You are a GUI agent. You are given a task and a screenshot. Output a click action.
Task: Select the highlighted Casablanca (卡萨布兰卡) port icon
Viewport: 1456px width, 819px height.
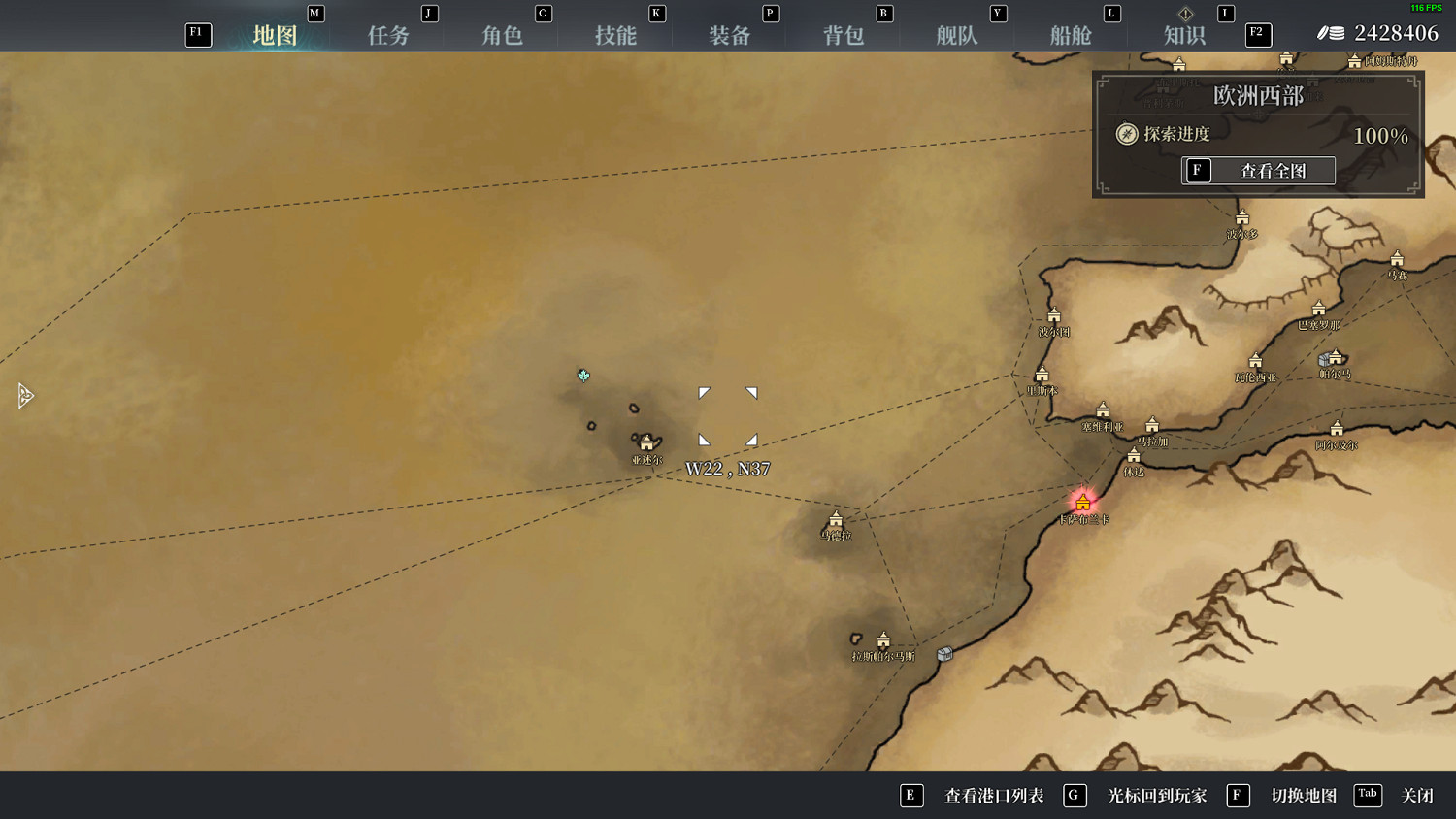click(x=1081, y=502)
